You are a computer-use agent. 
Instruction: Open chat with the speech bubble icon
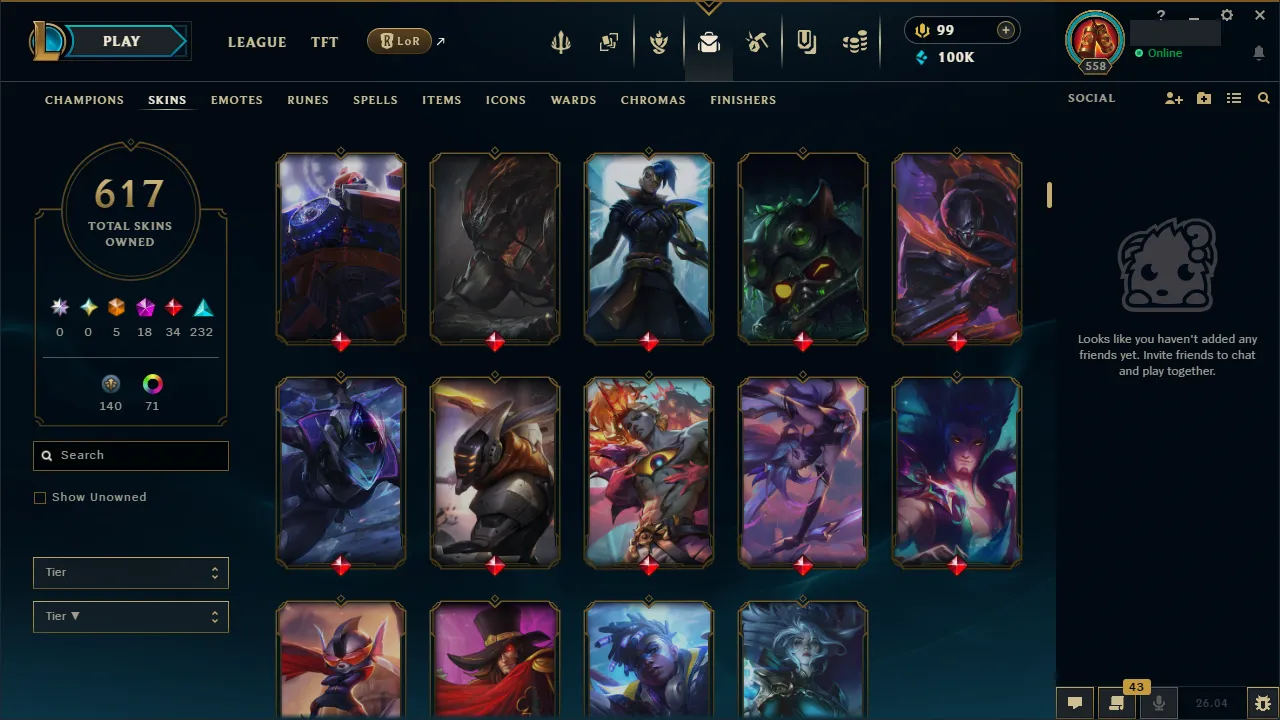point(1075,703)
